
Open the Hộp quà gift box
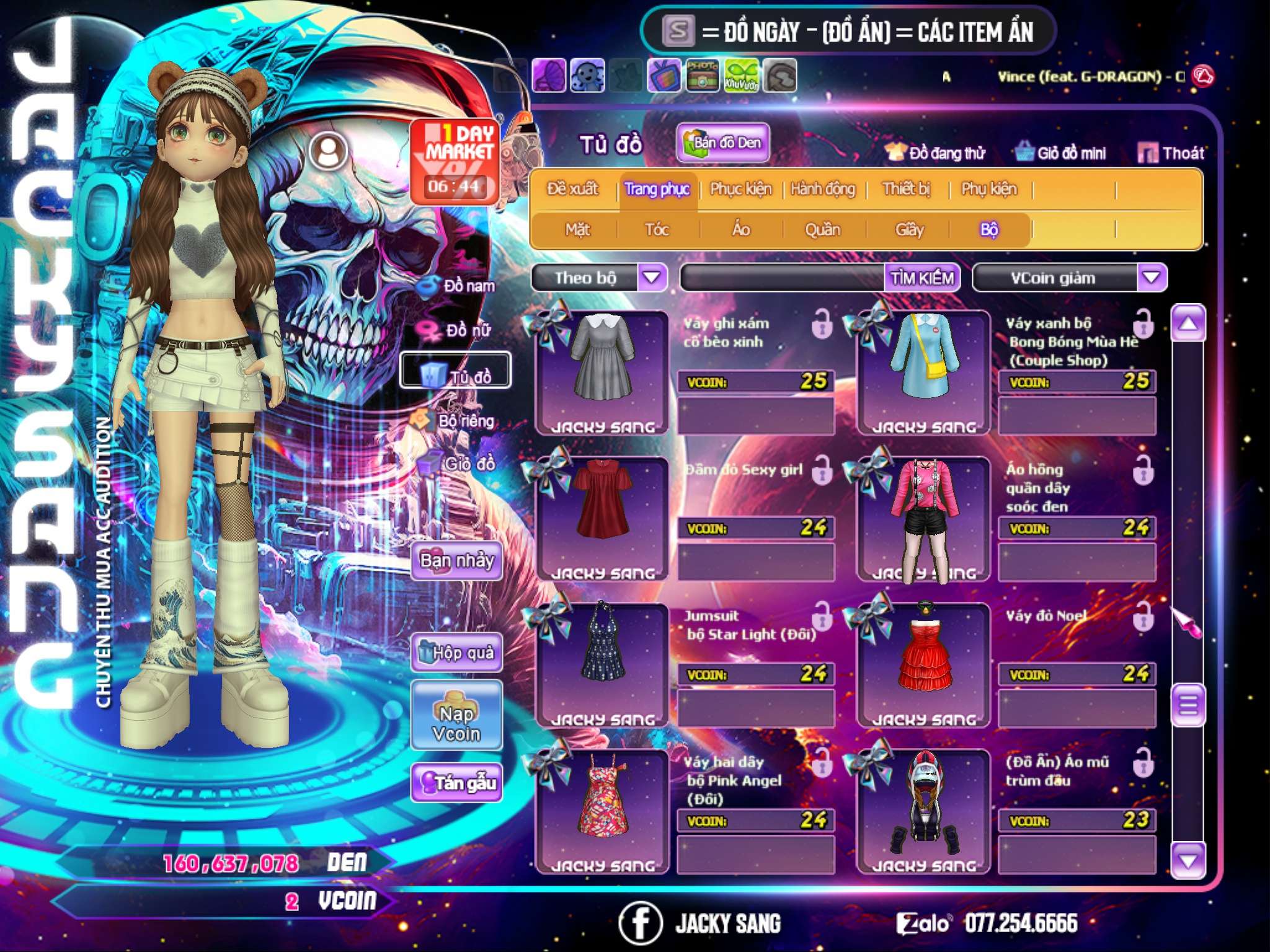(x=456, y=653)
